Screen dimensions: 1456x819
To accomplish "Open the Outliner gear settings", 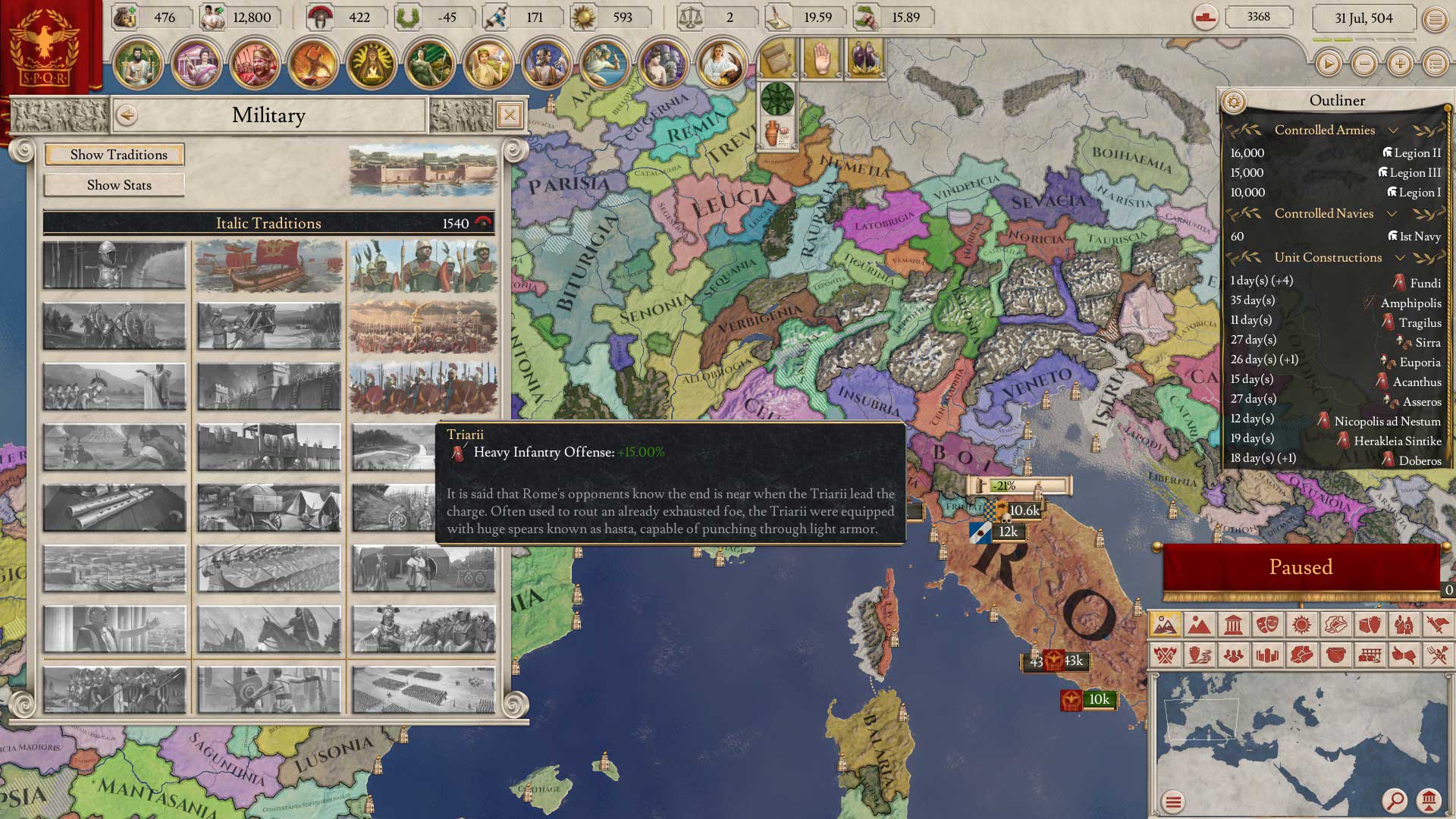I will tap(1234, 101).
